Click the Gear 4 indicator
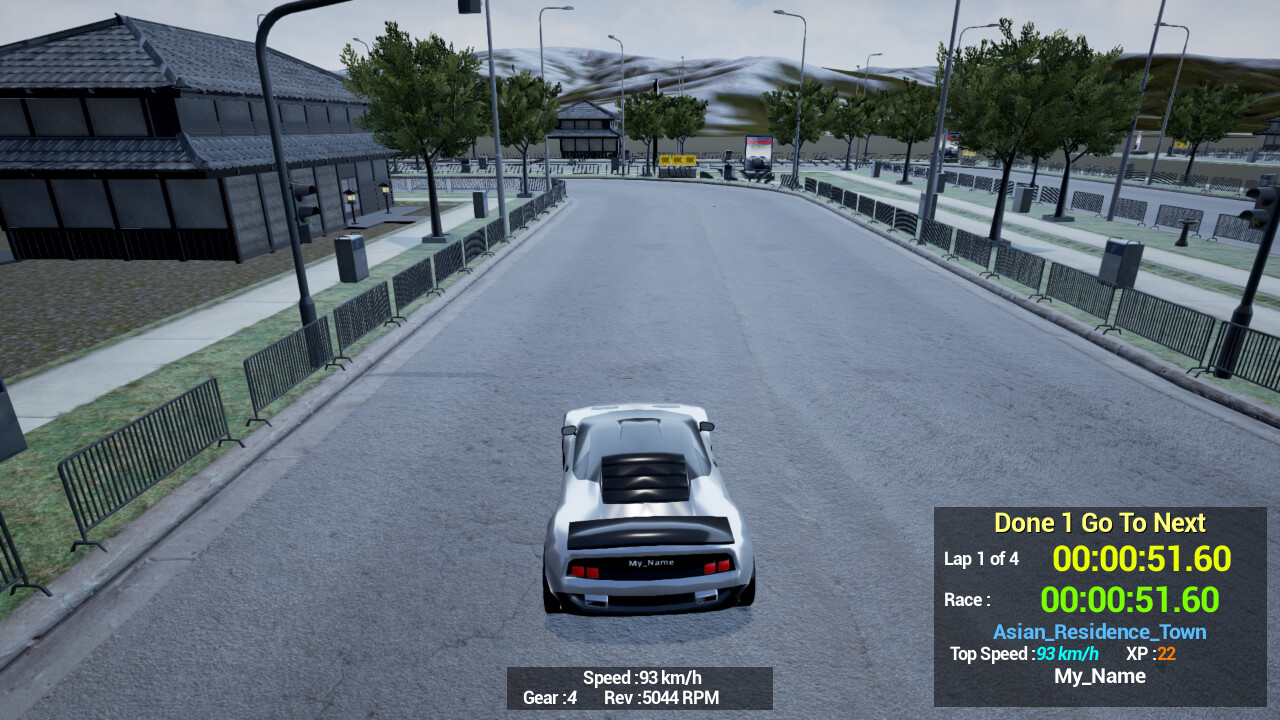This screenshot has height=720, width=1280. [x=549, y=699]
